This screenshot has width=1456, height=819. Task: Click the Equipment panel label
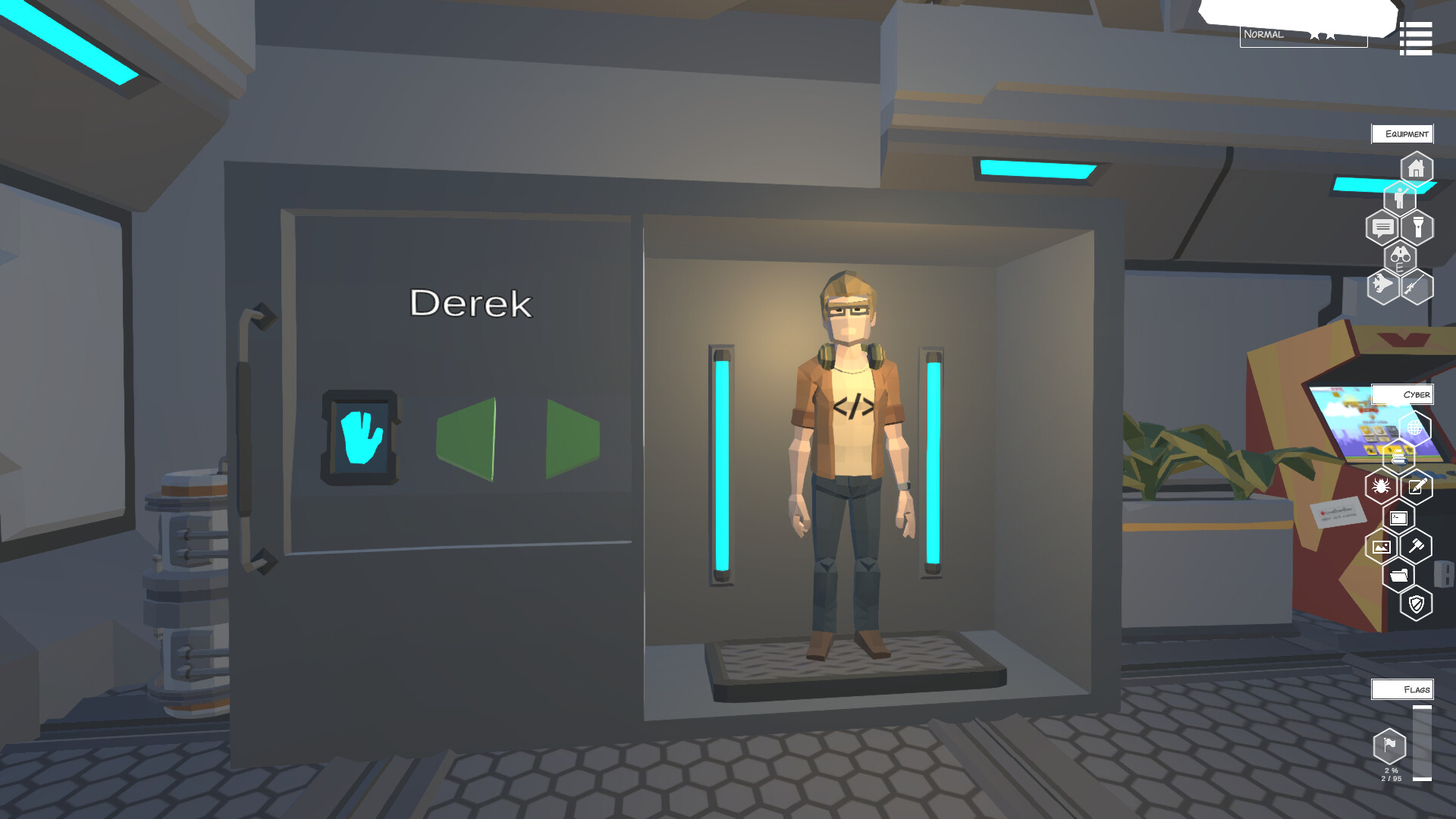coord(1402,134)
